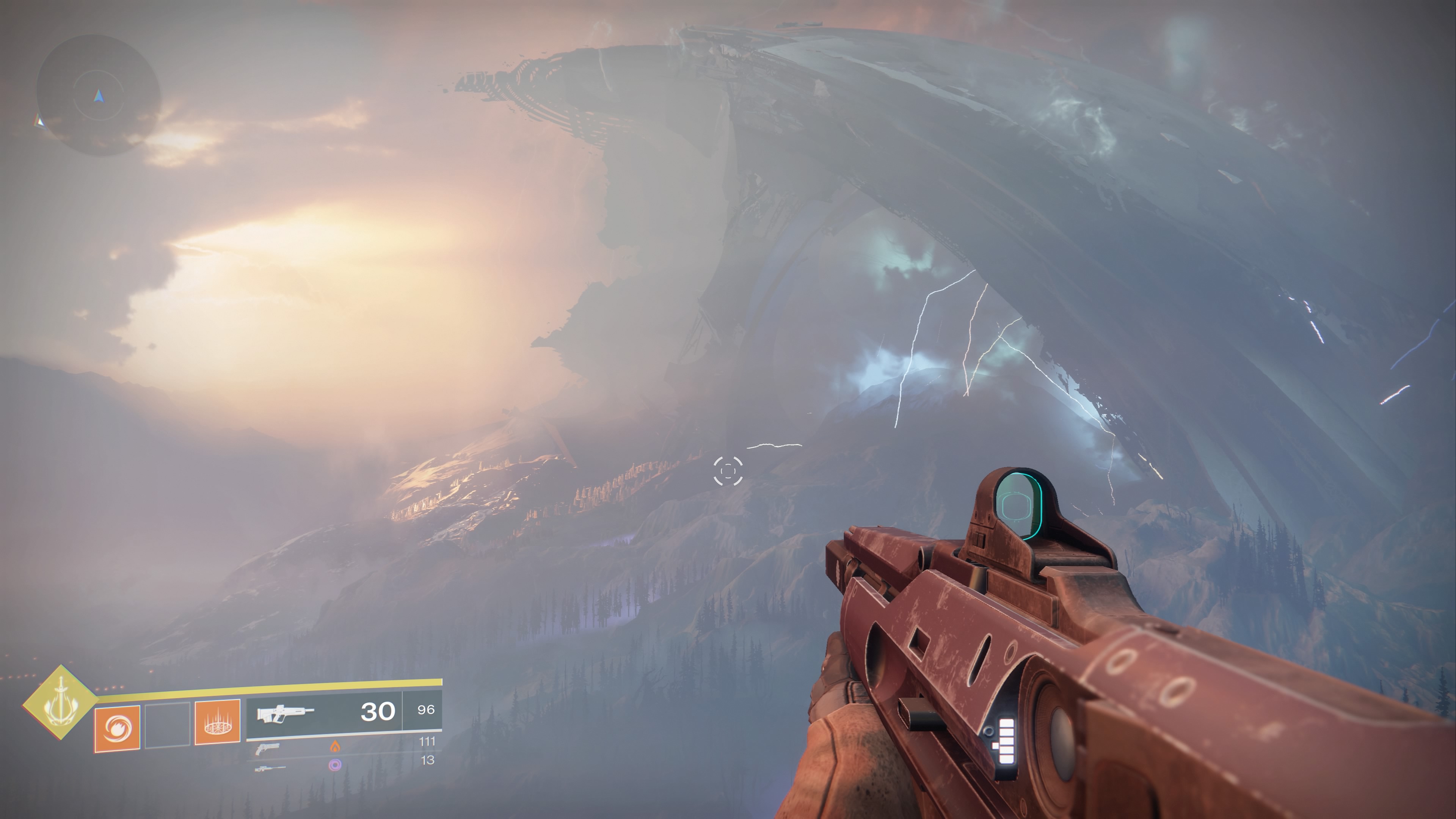Use the orange swirling flame grenade ability
Viewport: 1456px width, 819px height.
click(x=117, y=728)
